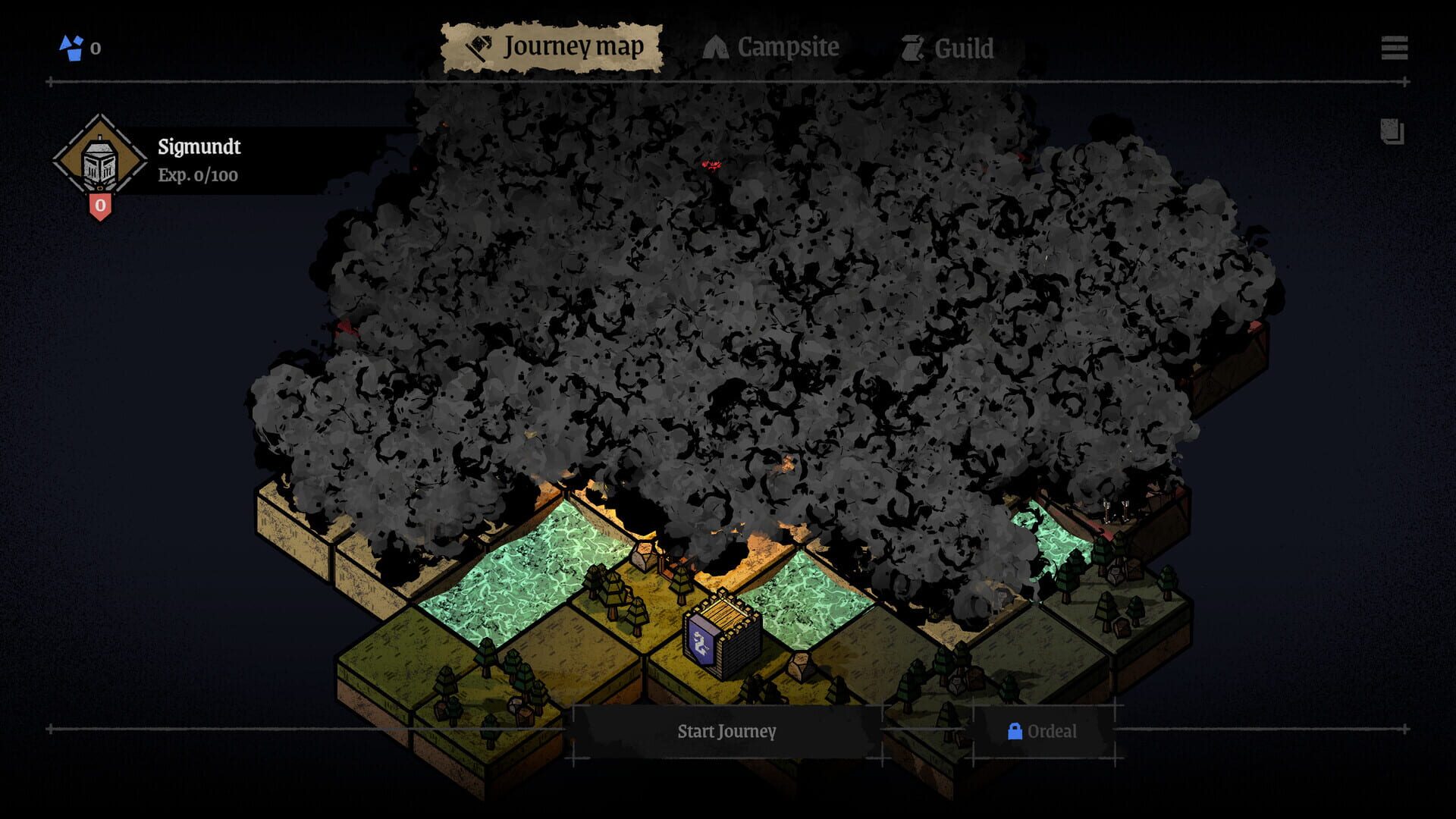1456x819 pixels.
Task: Click the scroll icon beside Guild
Action: (914, 47)
